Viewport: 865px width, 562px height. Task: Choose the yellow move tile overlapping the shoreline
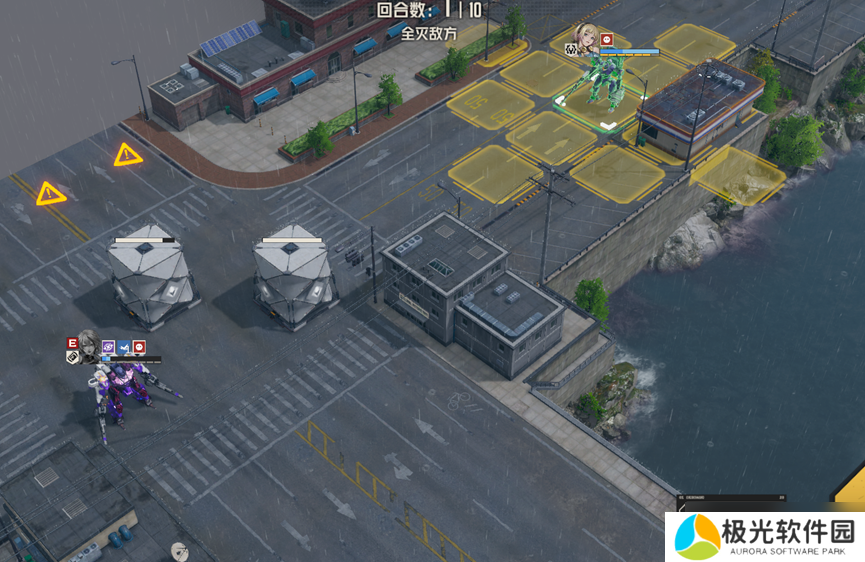[738, 174]
